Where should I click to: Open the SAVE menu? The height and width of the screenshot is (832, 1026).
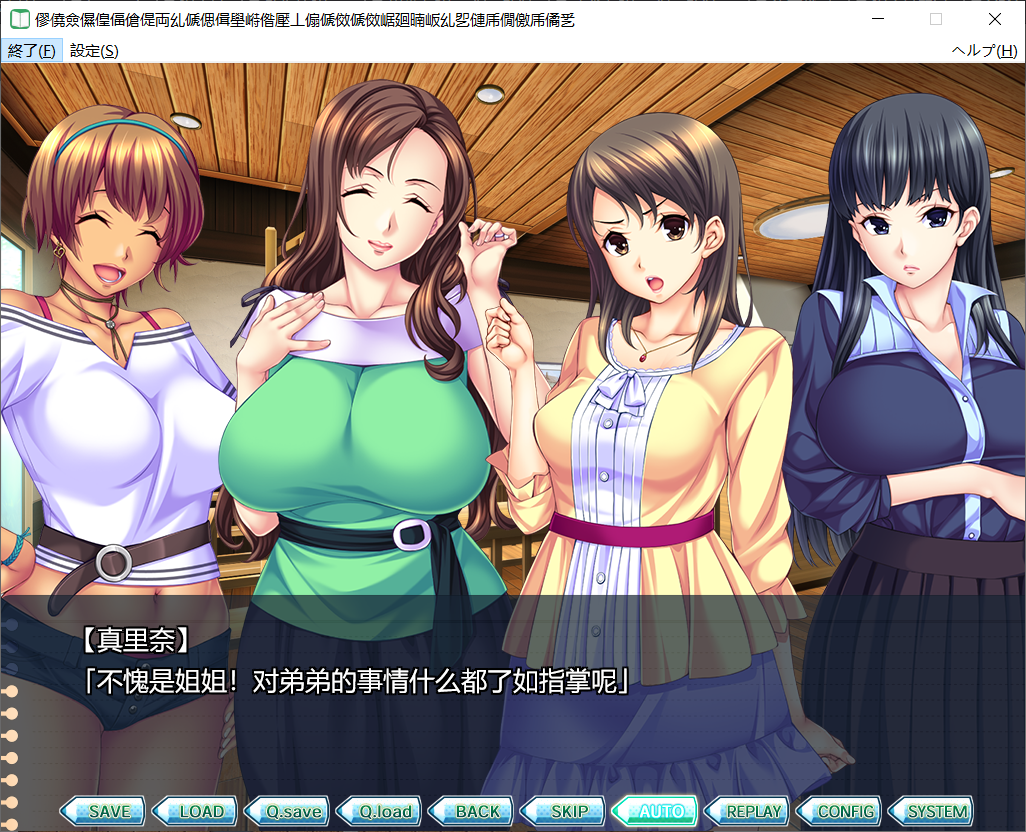[103, 811]
